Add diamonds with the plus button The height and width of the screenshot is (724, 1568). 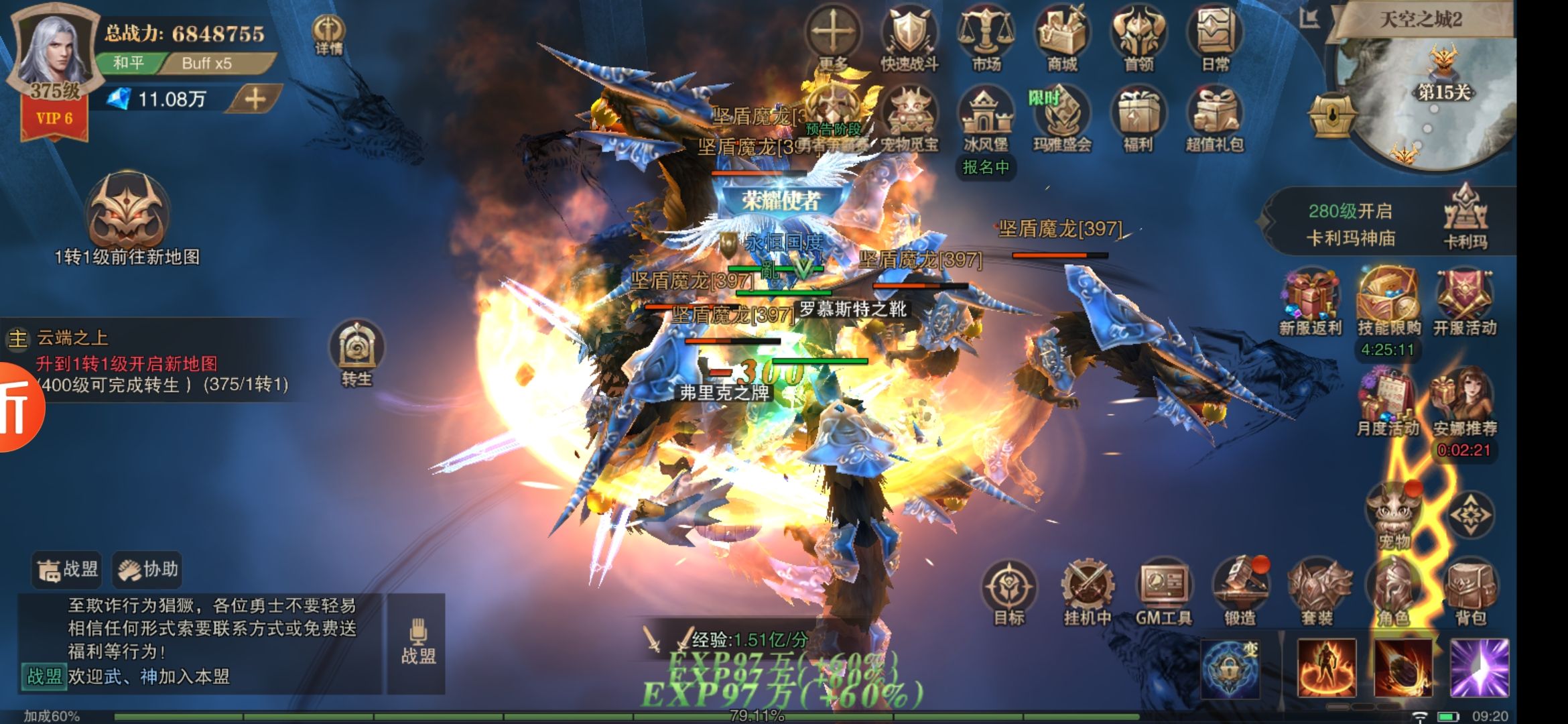click(255, 99)
